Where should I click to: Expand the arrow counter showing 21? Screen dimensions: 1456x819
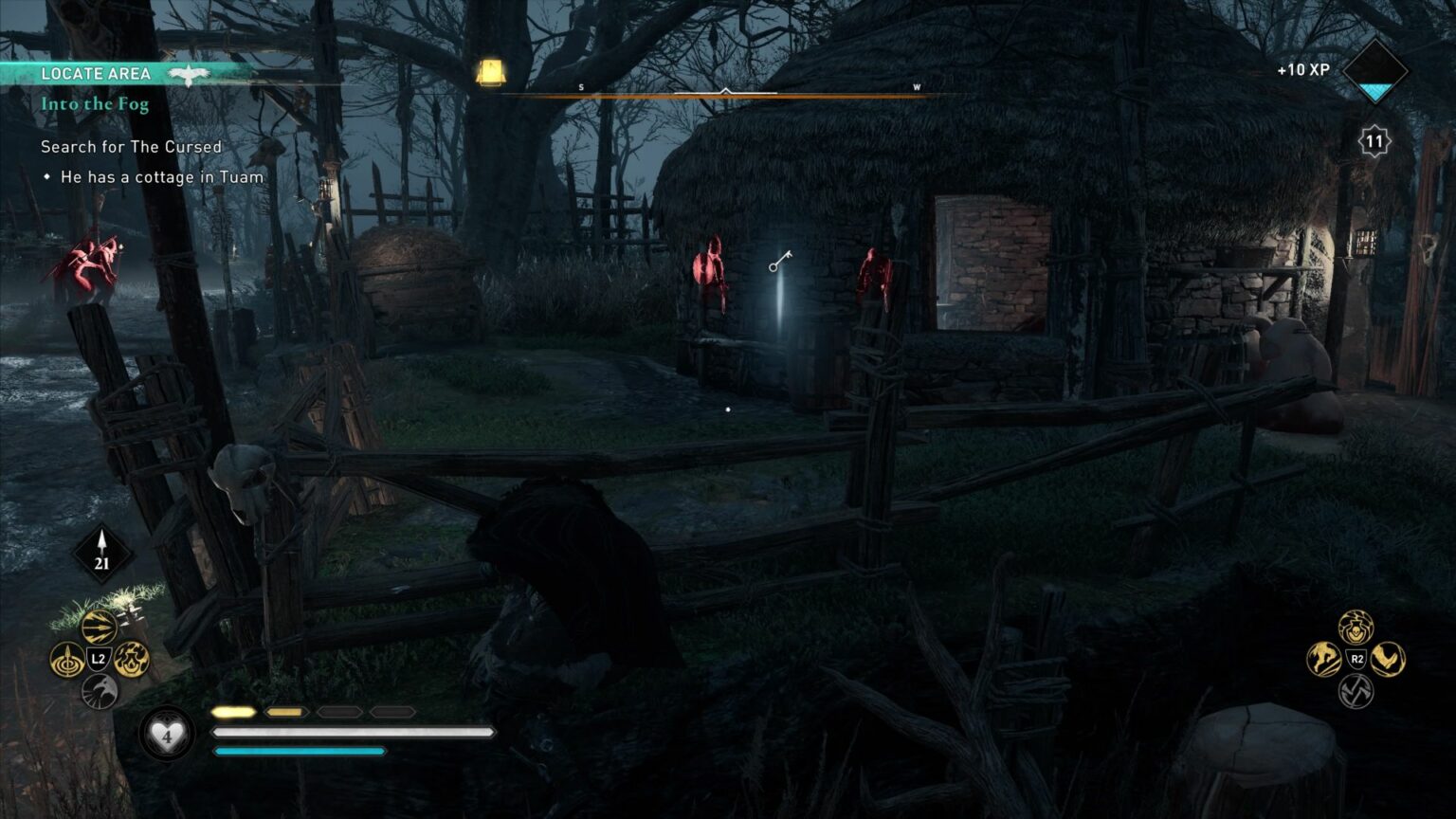pyautogui.click(x=100, y=551)
